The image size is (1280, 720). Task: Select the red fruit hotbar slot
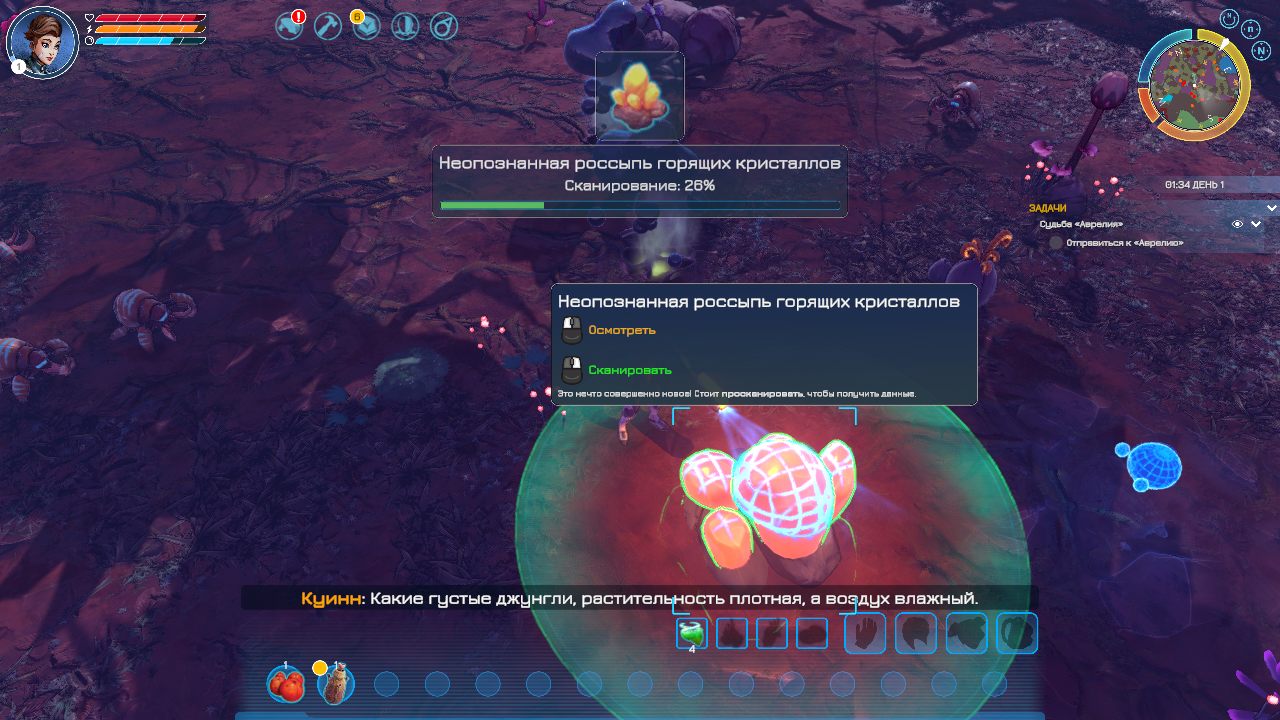point(285,684)
